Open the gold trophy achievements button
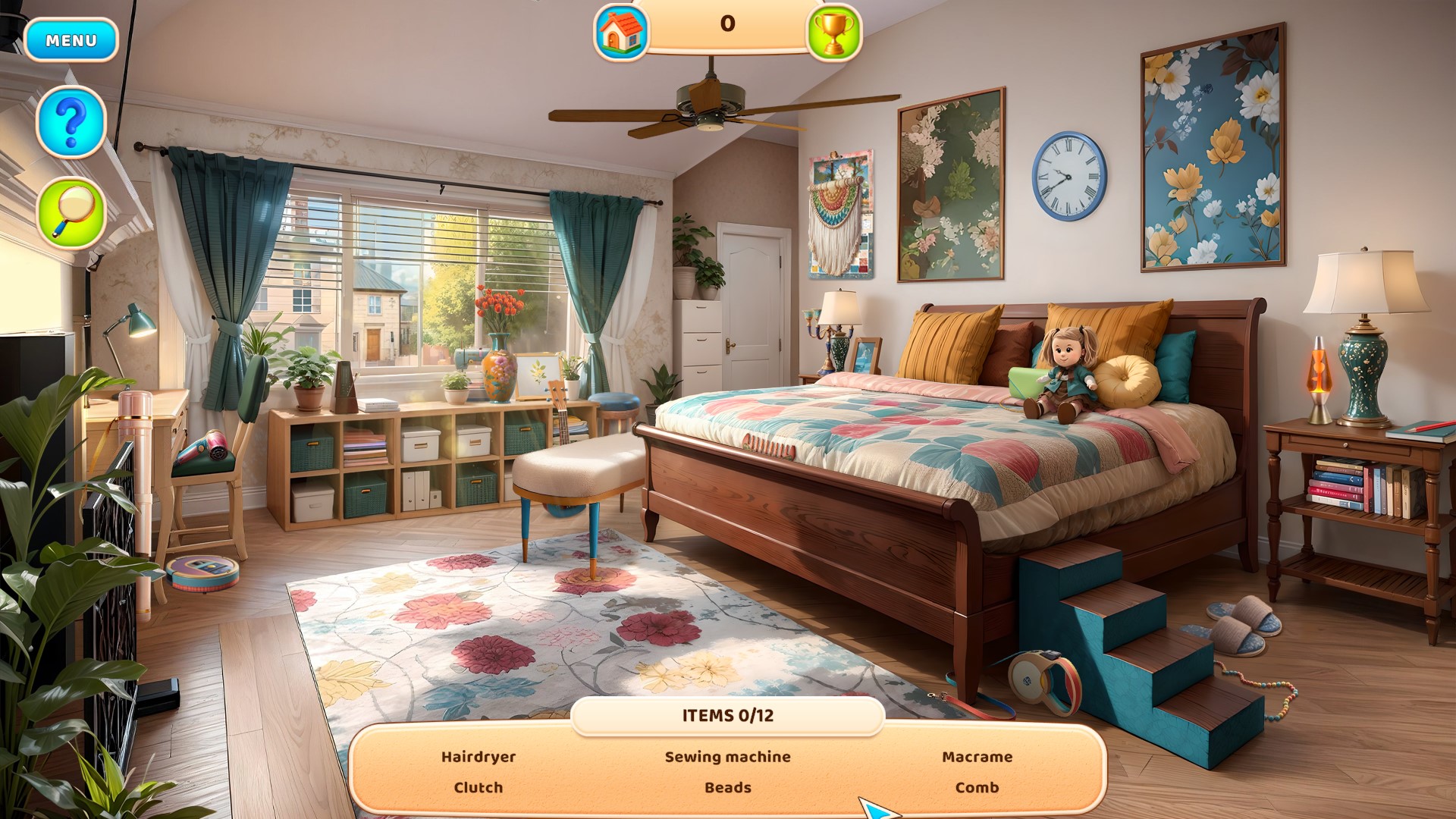1456x819 pixels. [833, 32]
